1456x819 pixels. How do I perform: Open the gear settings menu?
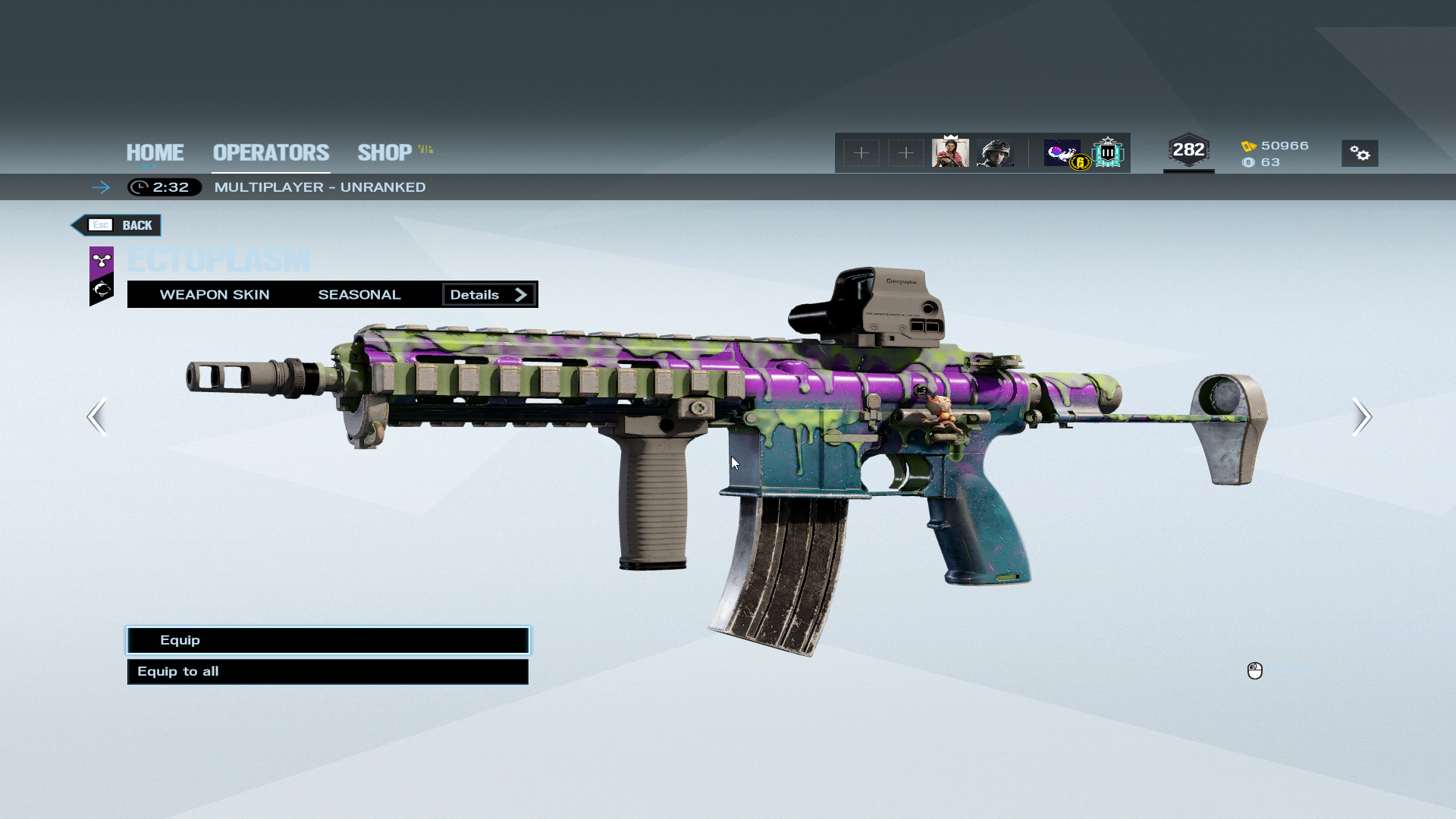1360,153
